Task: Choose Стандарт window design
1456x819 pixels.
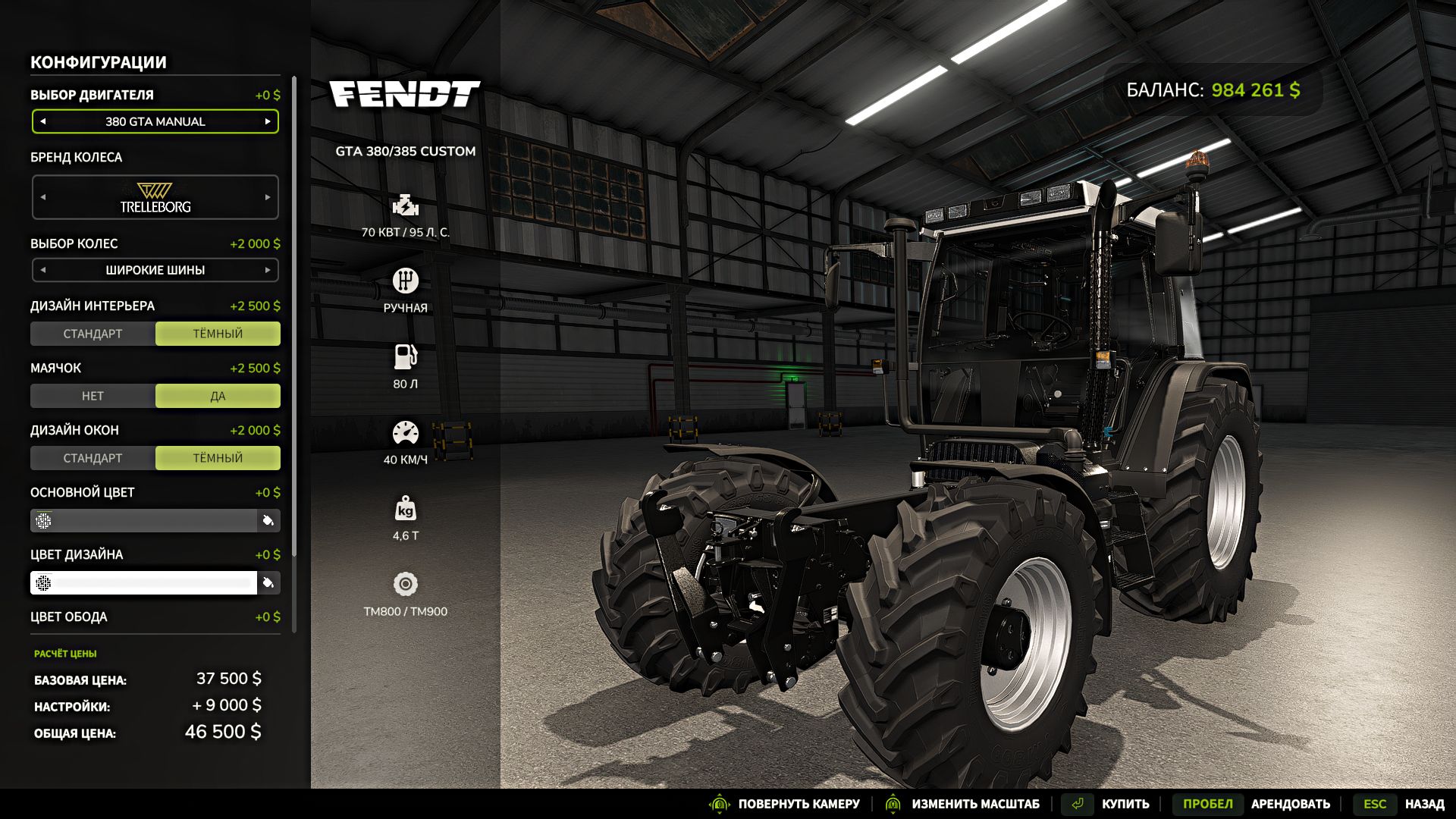Action: click(x=93, y=458)
